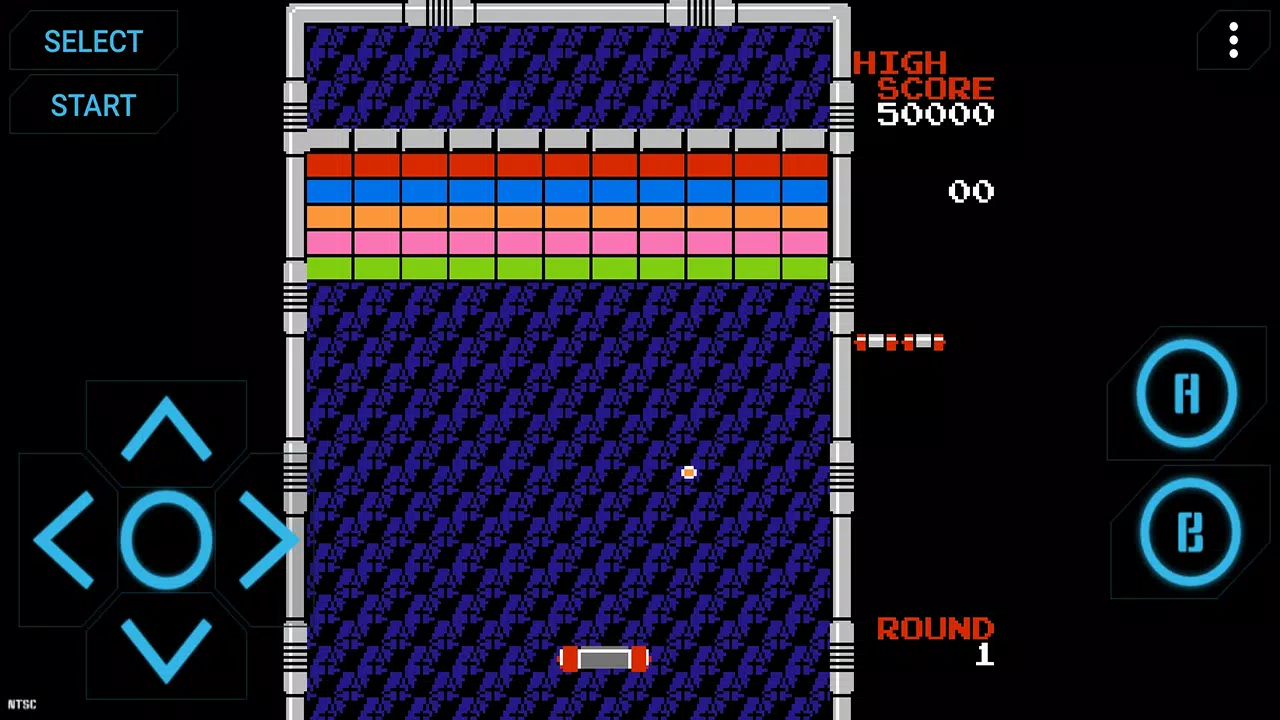Tap the ROUND 1 indicator text

point(935,630)
